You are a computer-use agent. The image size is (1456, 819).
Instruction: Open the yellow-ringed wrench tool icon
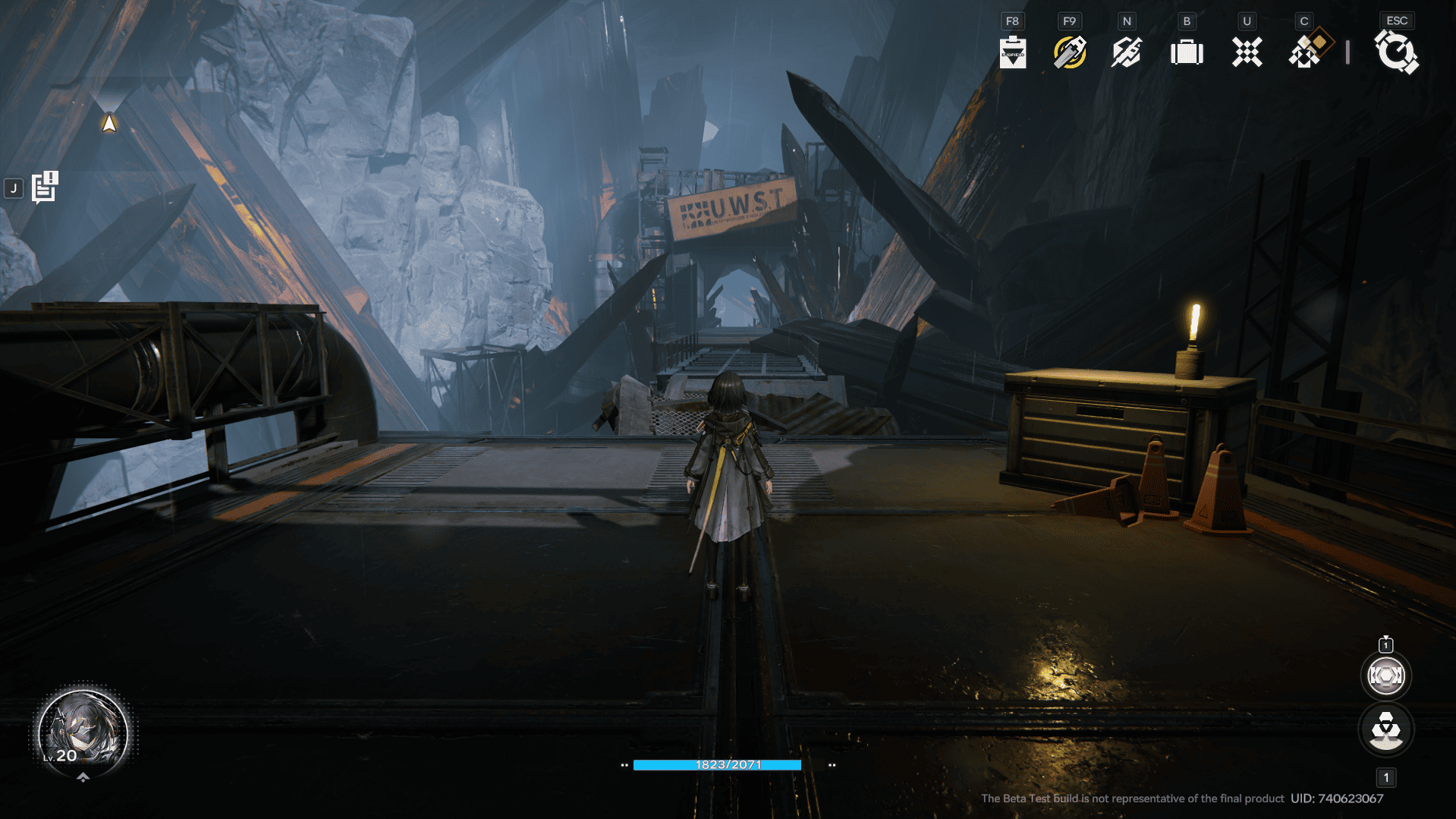[x=1069, y=52]
